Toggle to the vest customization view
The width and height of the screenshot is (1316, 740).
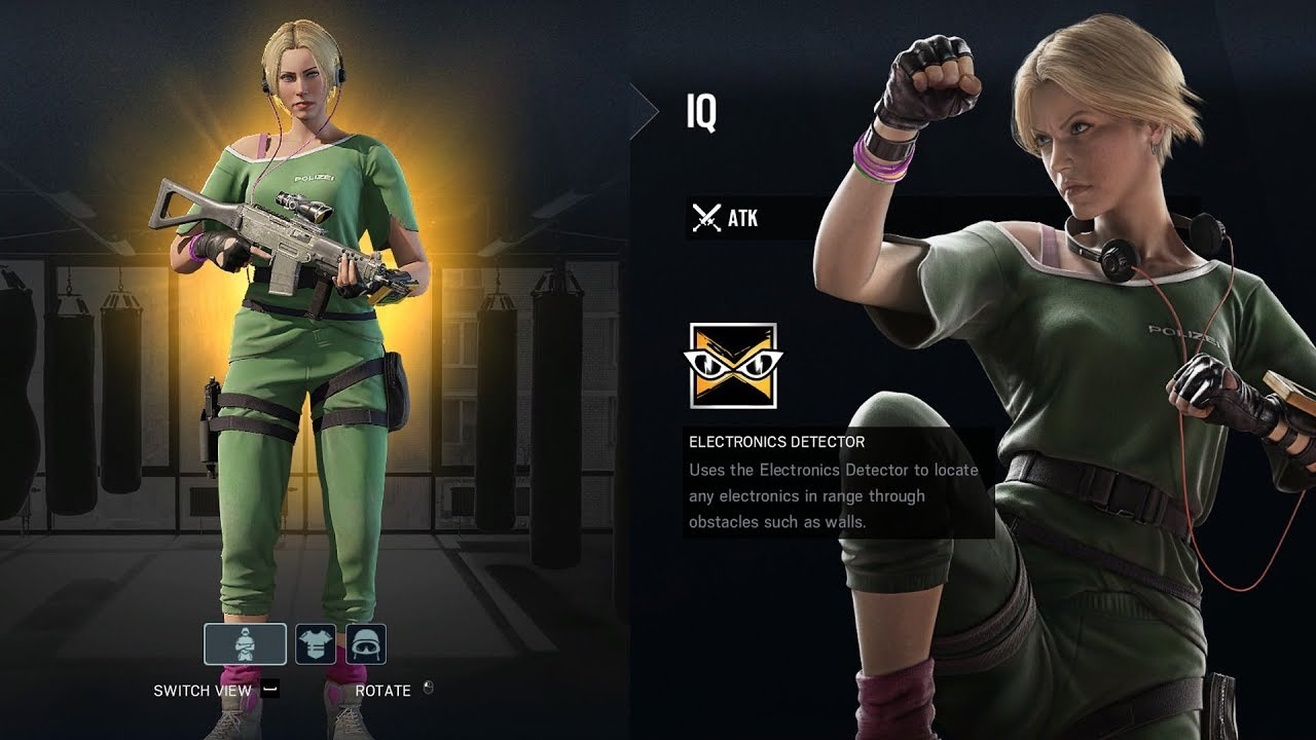point(316,643)
